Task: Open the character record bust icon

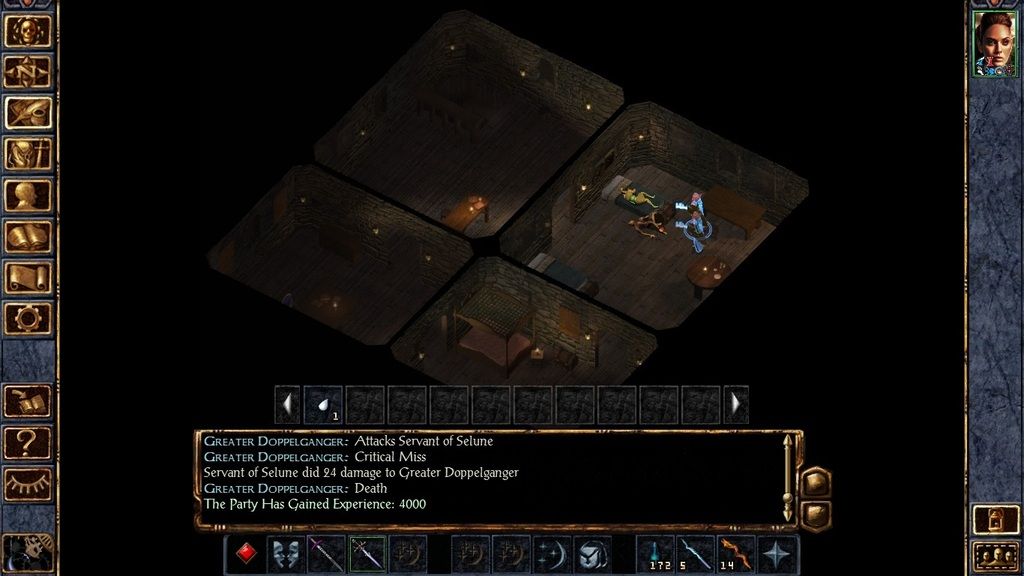Action: point(28,195)
